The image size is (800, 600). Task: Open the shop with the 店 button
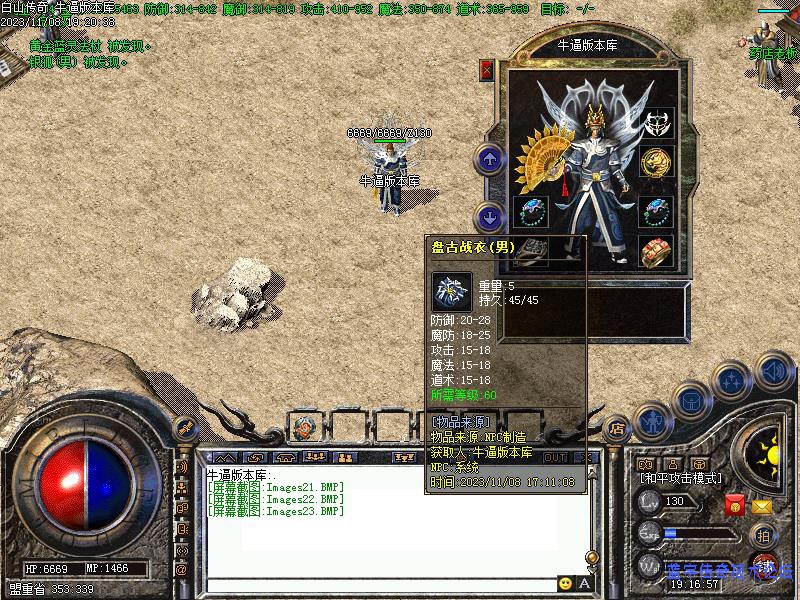pyautogui.click(x=617, y=427)
